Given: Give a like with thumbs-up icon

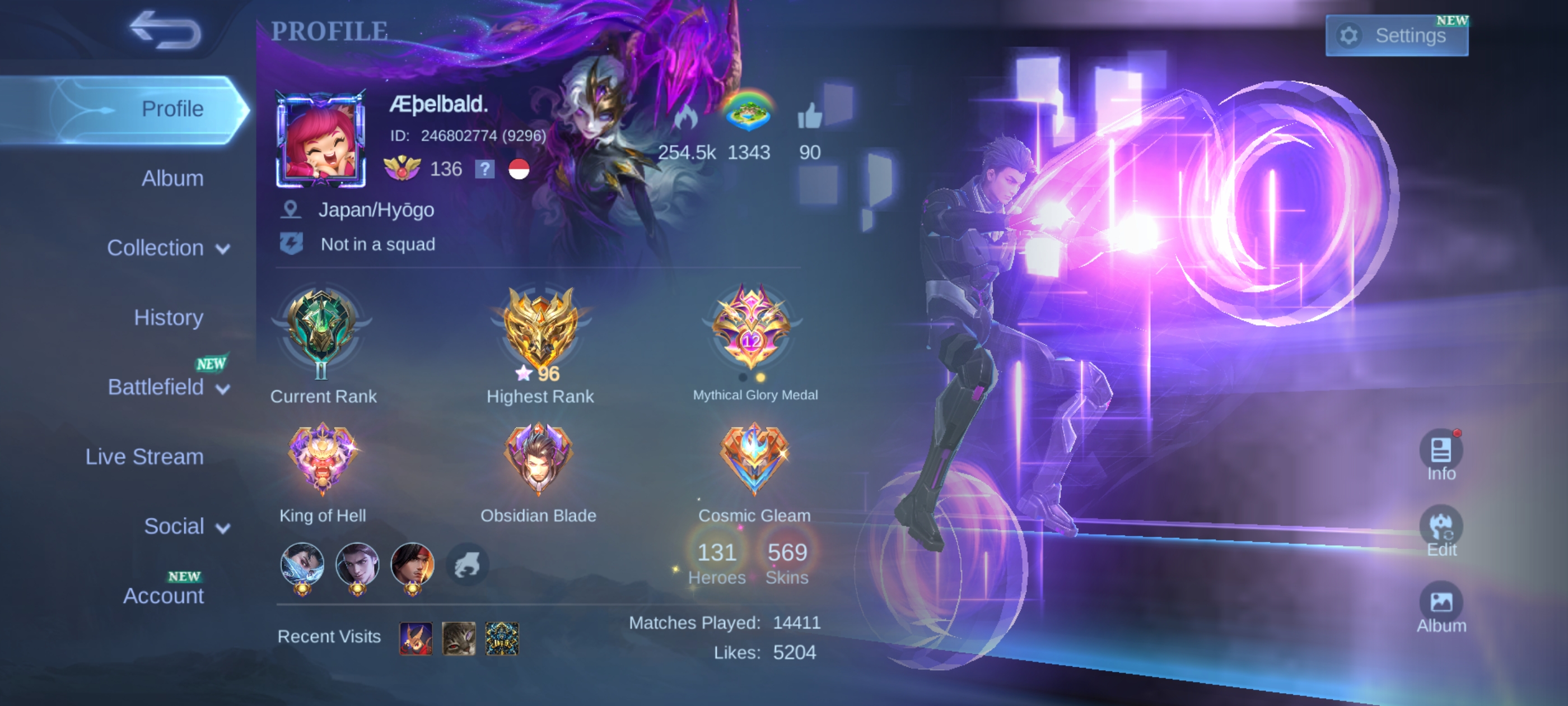Looking at the screenshot, I should point(809,116).
